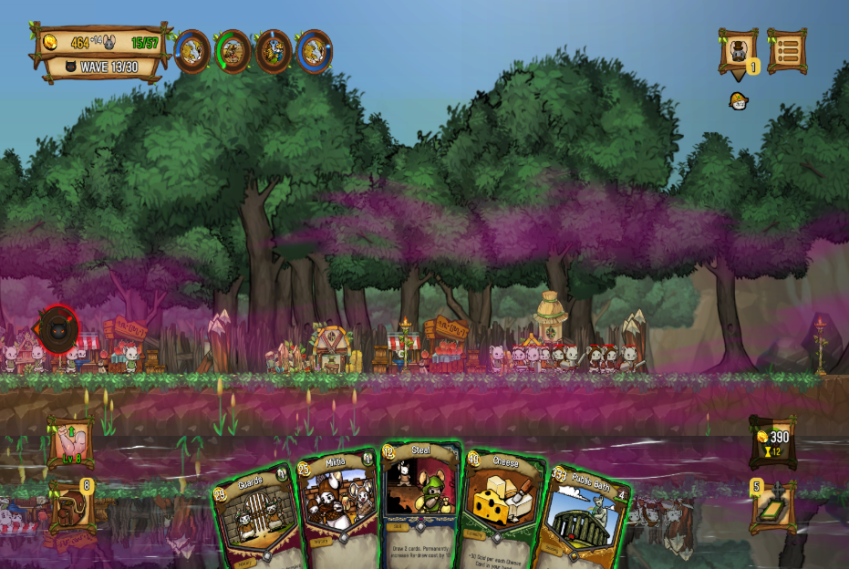Open the brown deck pile showing 8

(71, 505)
